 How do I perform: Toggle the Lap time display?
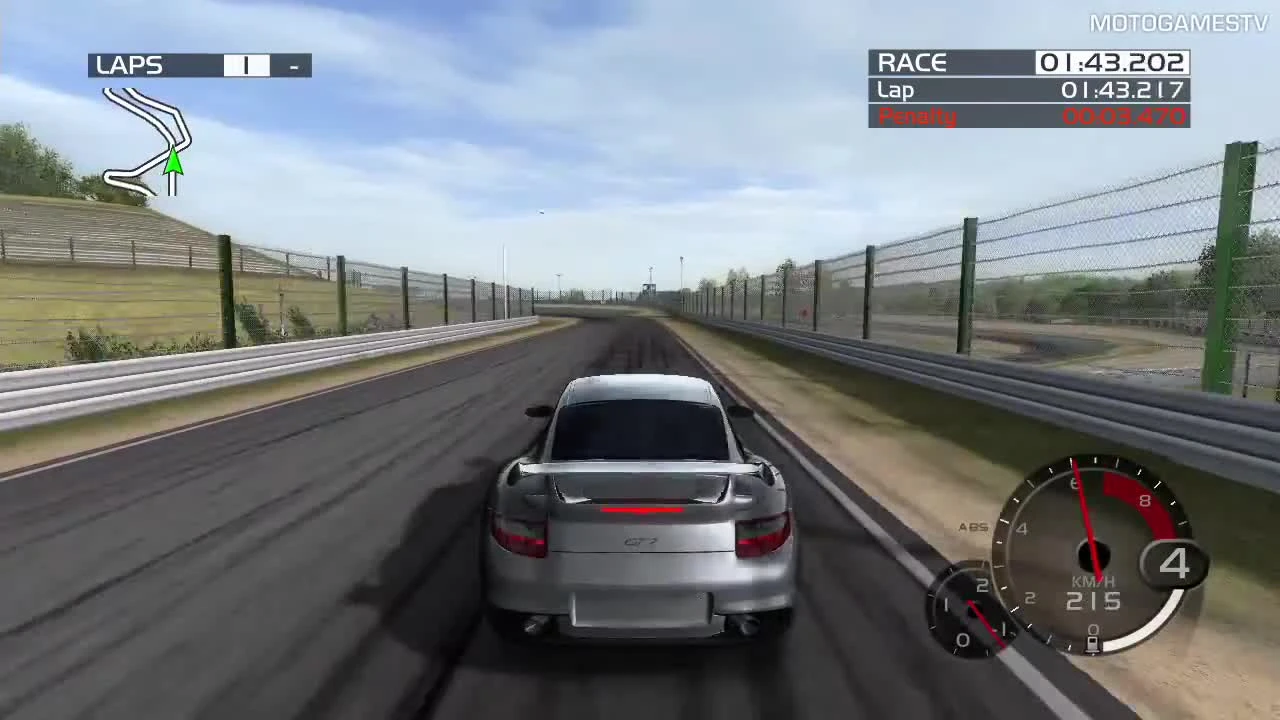(1028, 90)
